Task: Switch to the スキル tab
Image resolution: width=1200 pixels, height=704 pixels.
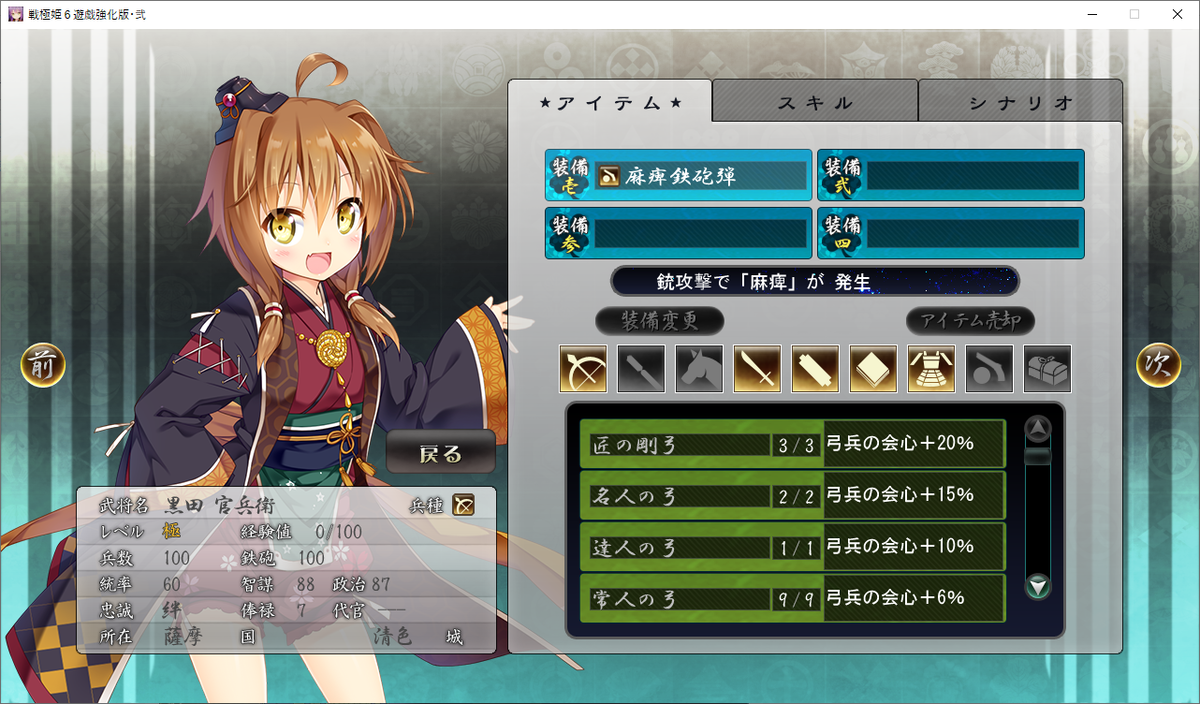Action: [x=815, y=102]
